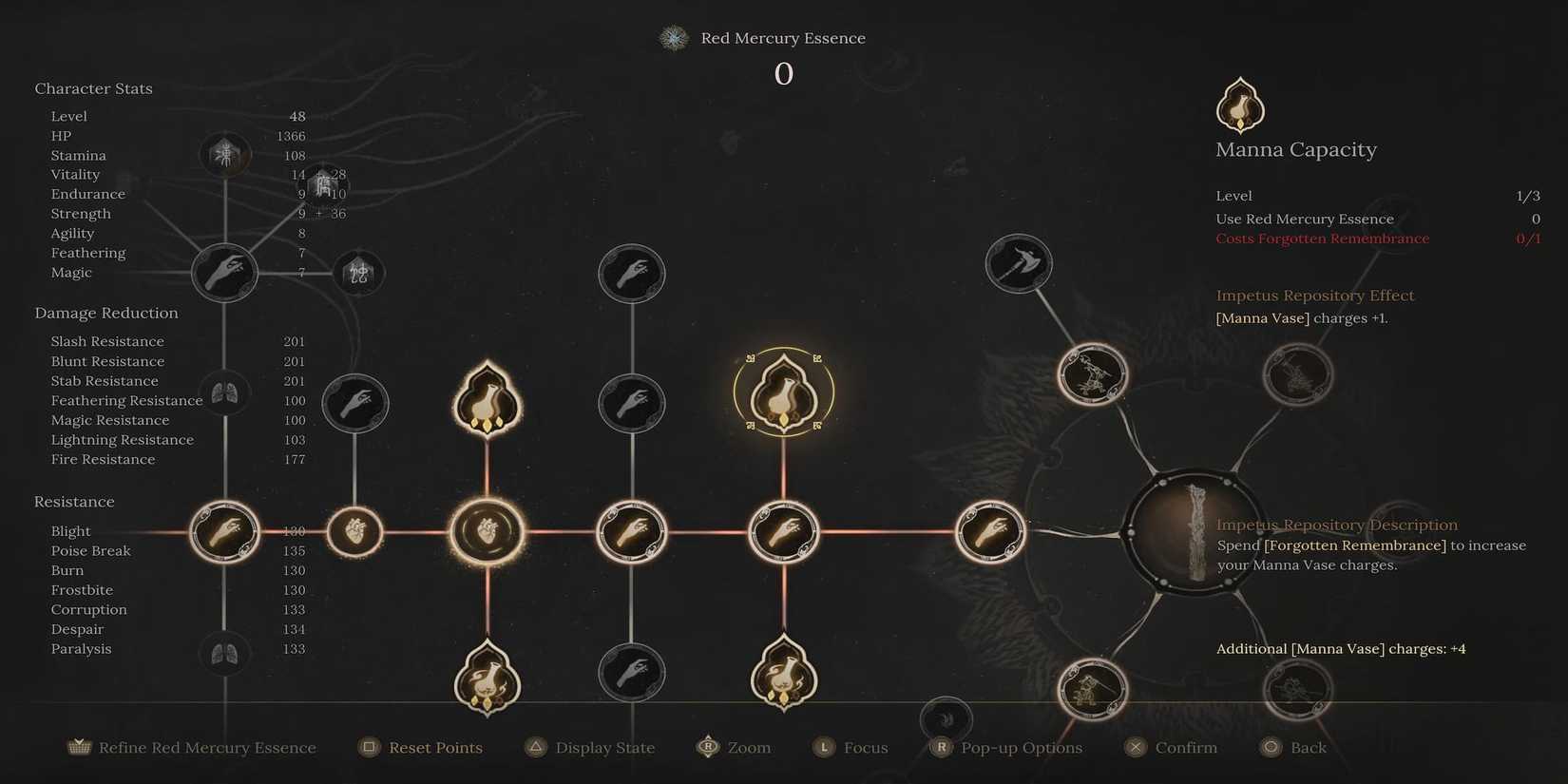Click the Red Mercury Essence icon at top
Screen dimensions: 1568x784
[673, 38]
